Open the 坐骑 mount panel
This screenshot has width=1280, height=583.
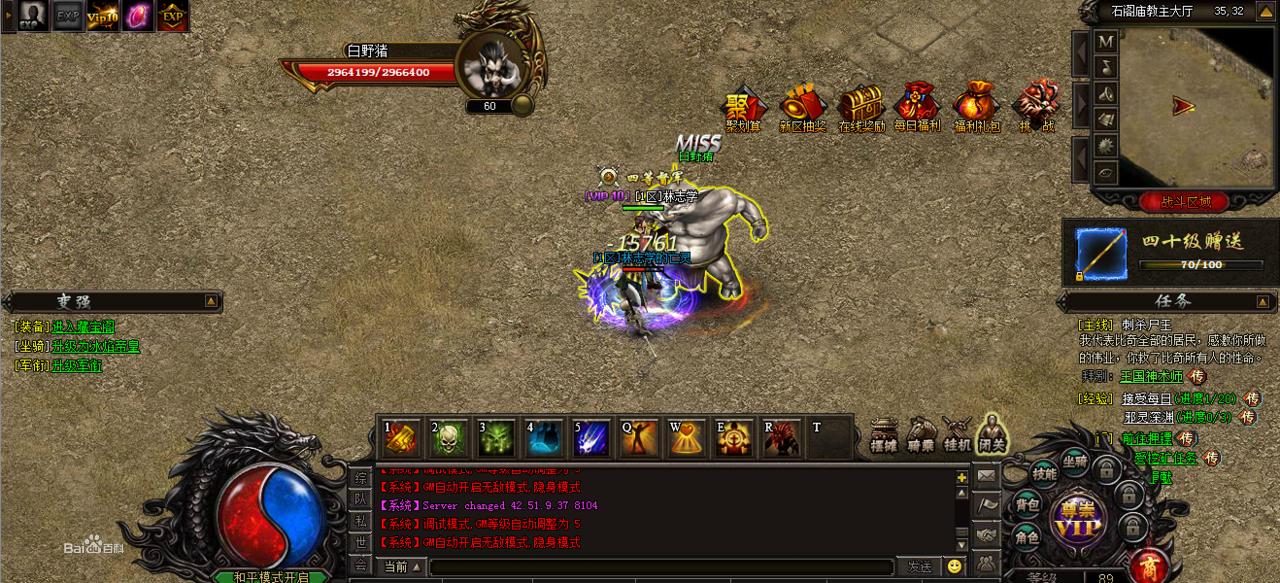[x=1075, y=461]
